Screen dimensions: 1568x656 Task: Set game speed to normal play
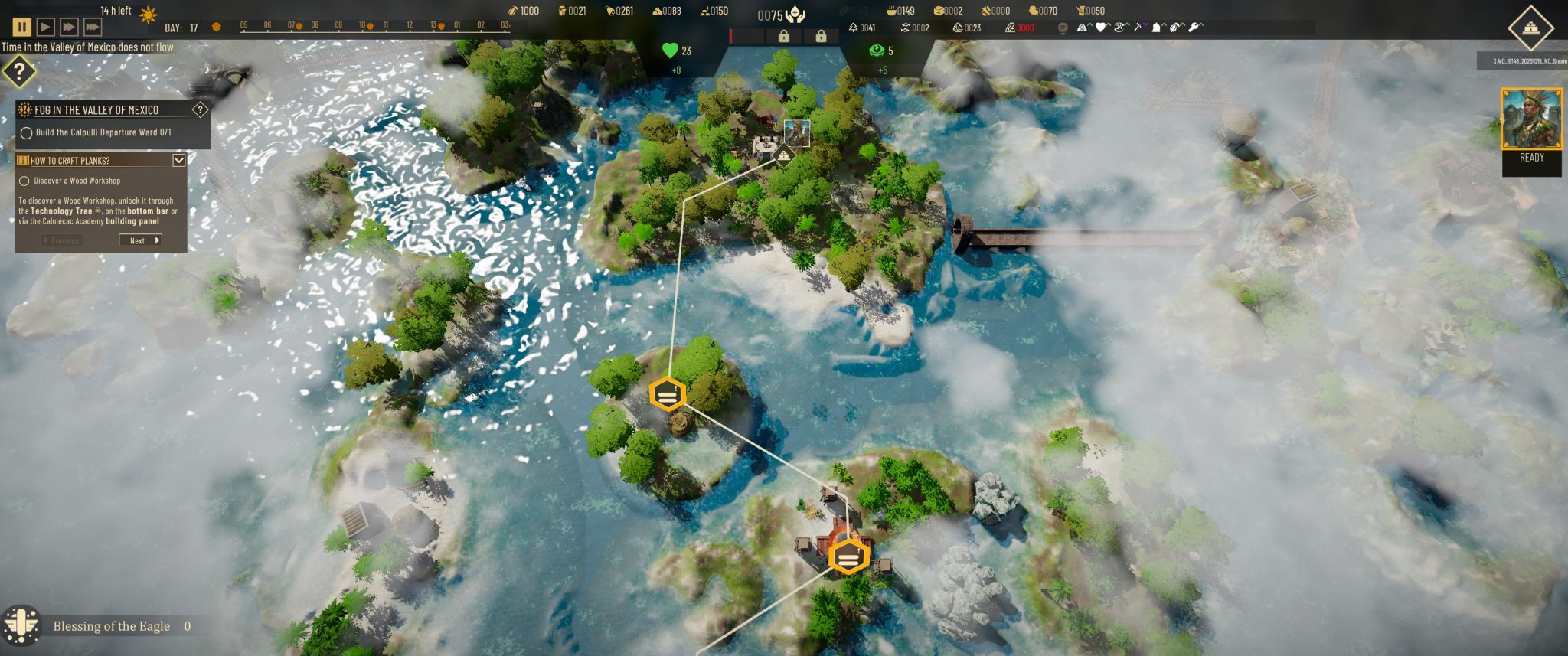(x=45, y=28)
